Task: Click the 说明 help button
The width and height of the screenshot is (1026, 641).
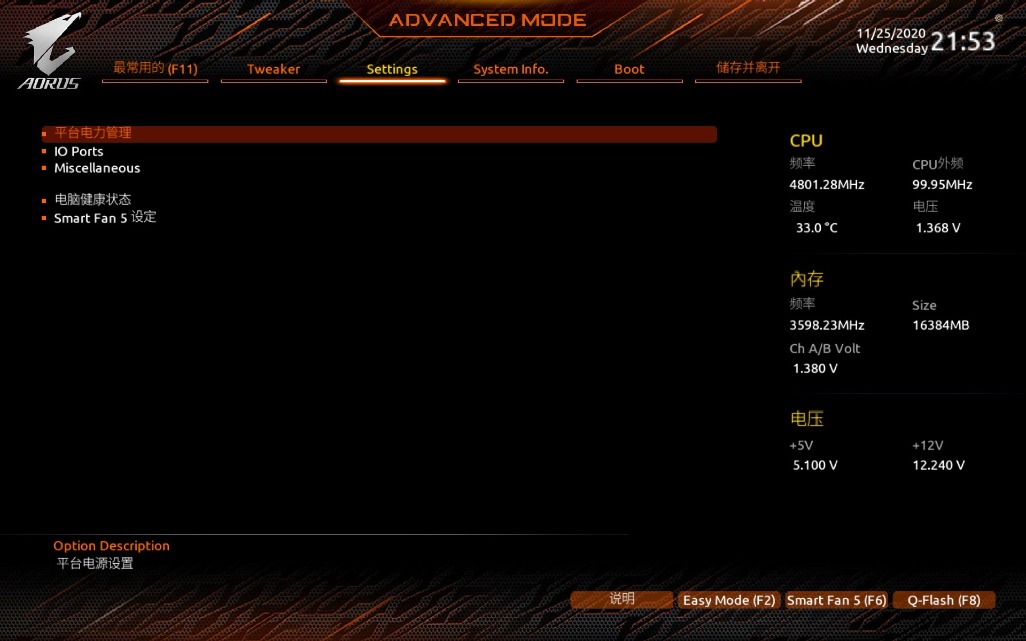Action: tap(622, 599)
